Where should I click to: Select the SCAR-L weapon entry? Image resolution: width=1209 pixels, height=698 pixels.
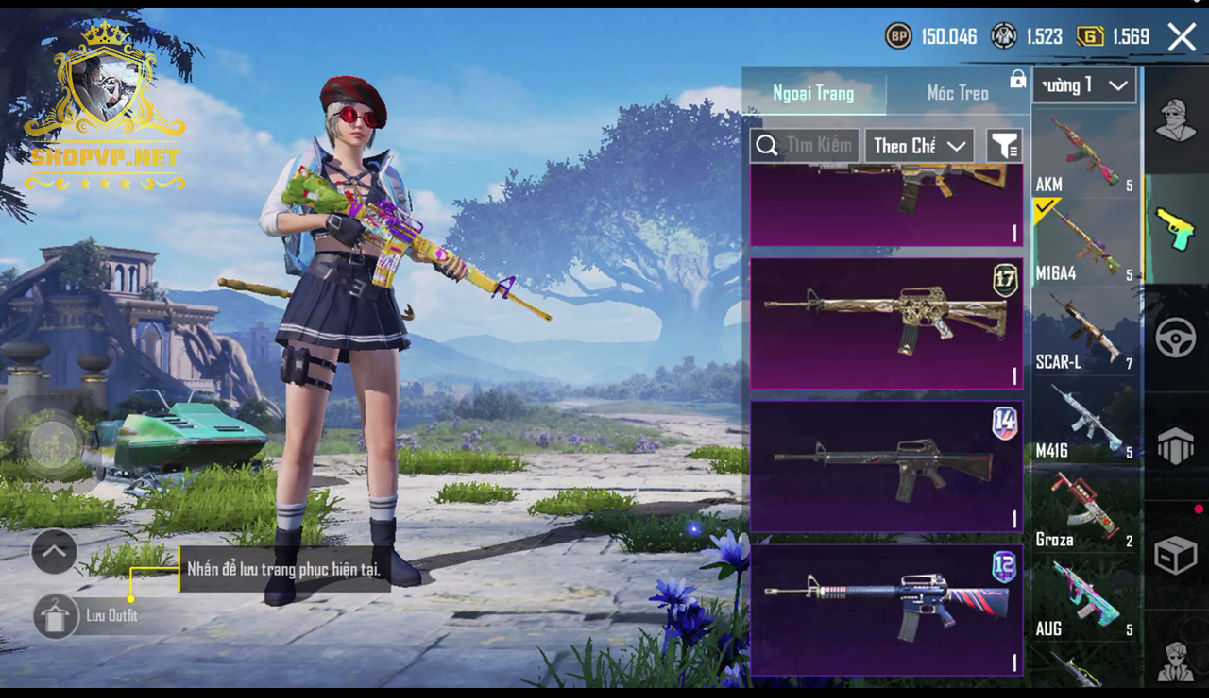pos(1085,332)
